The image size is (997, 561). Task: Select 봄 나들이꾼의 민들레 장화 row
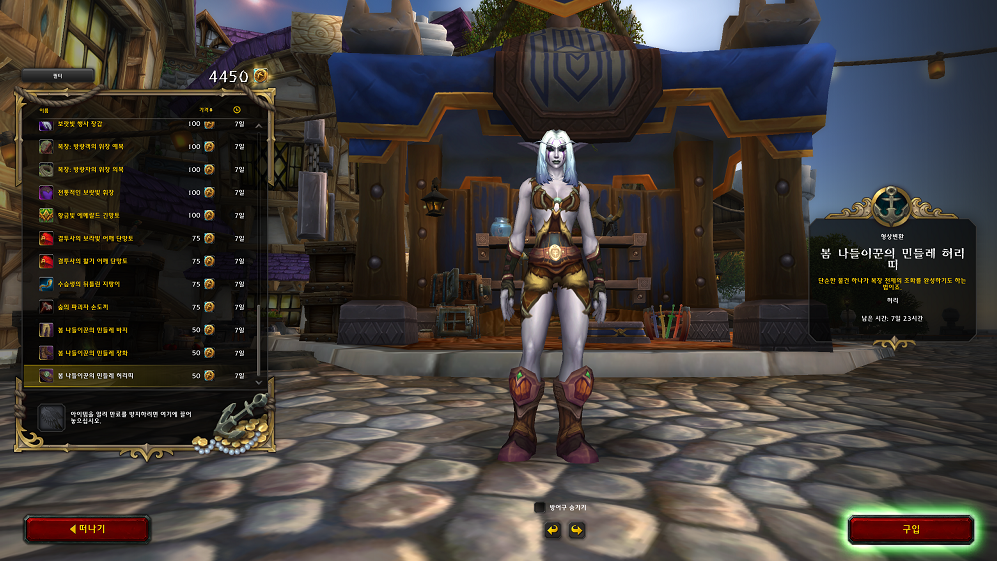point(140,352)
